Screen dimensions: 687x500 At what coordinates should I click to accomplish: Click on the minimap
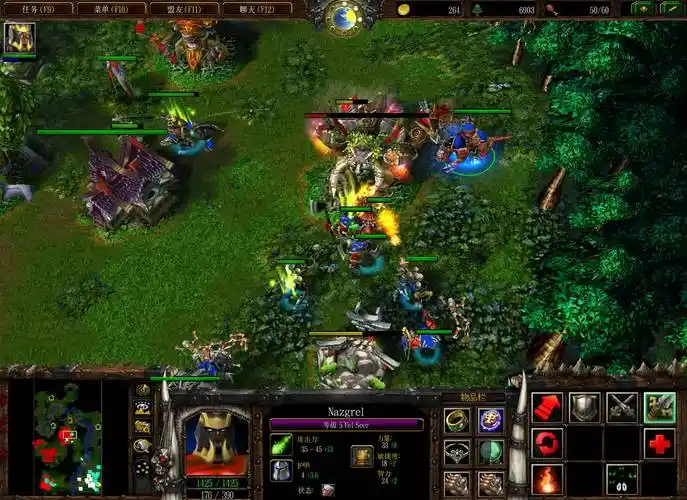67,438
